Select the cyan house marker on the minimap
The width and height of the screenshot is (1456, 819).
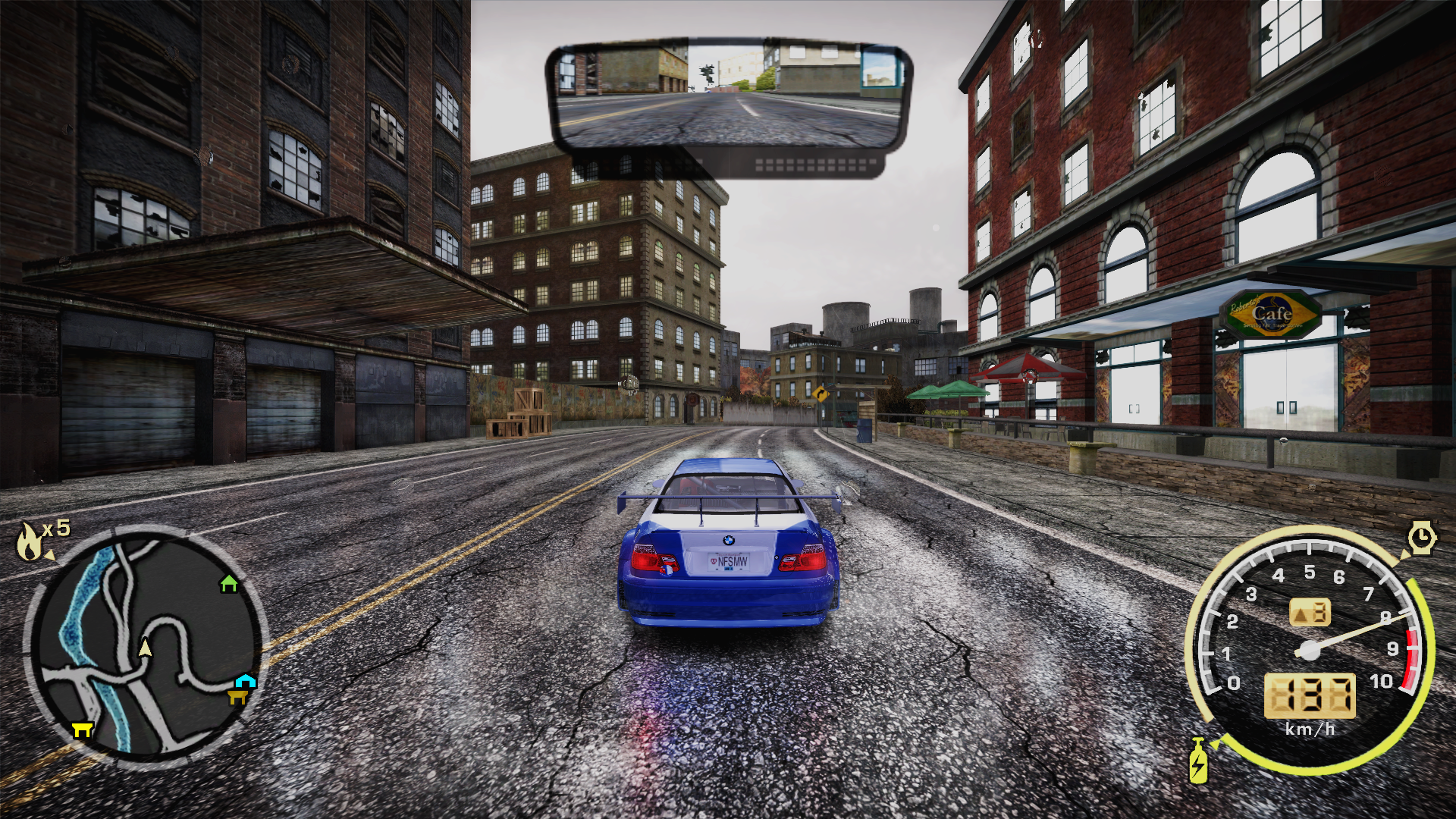tap(246, 680)
